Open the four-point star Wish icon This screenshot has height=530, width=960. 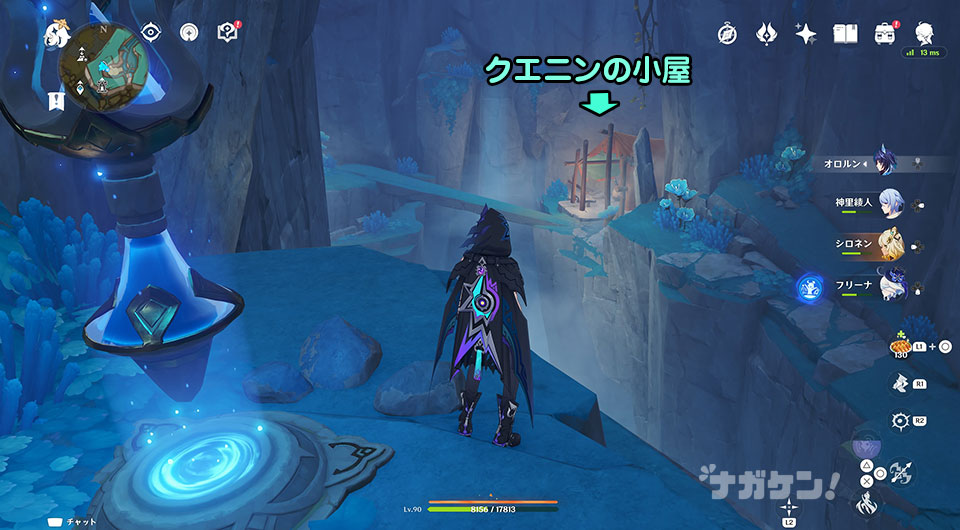coord(805,32)
